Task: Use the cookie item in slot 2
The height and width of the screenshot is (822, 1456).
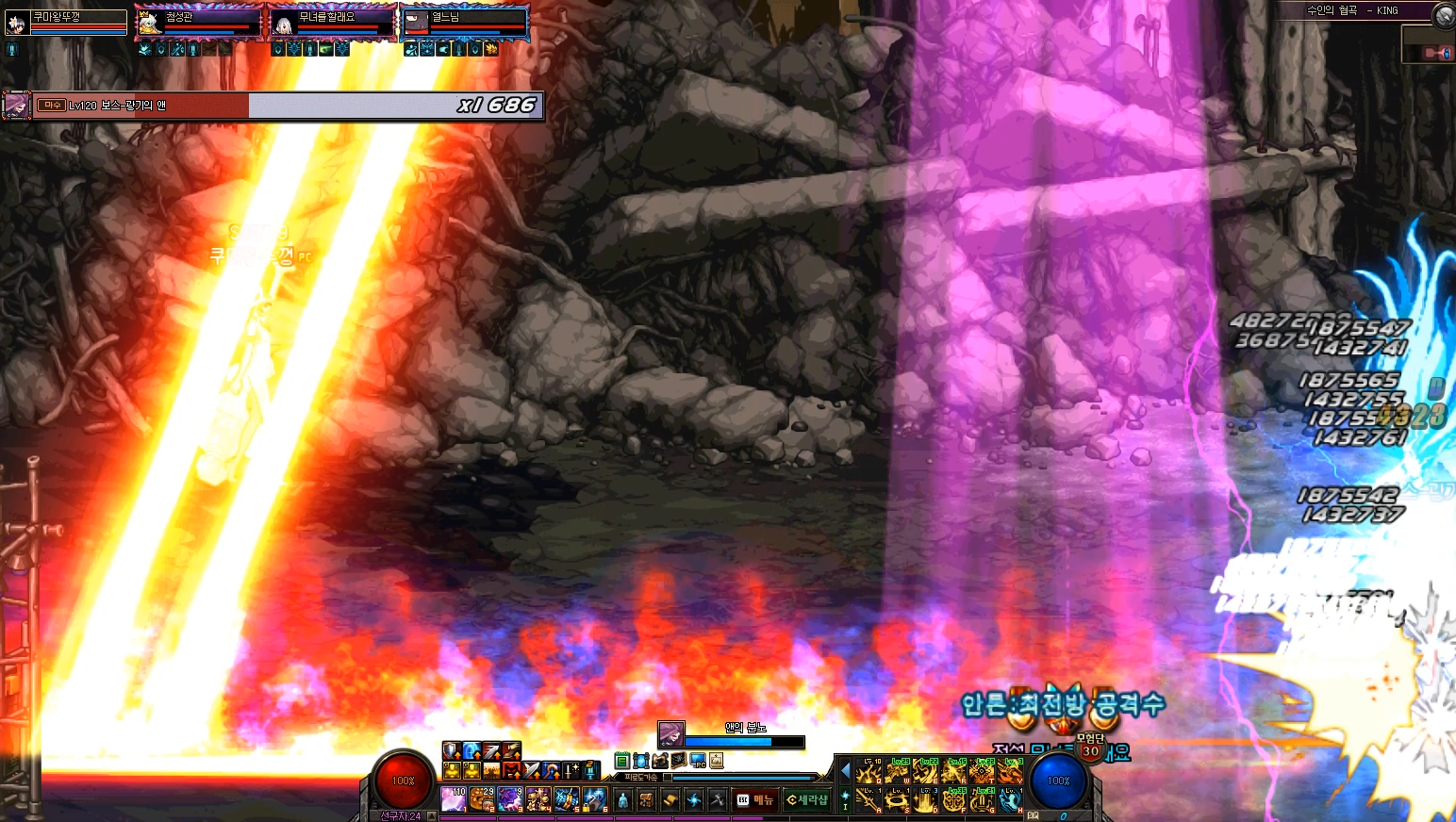Action: click(x=482, y=799)
